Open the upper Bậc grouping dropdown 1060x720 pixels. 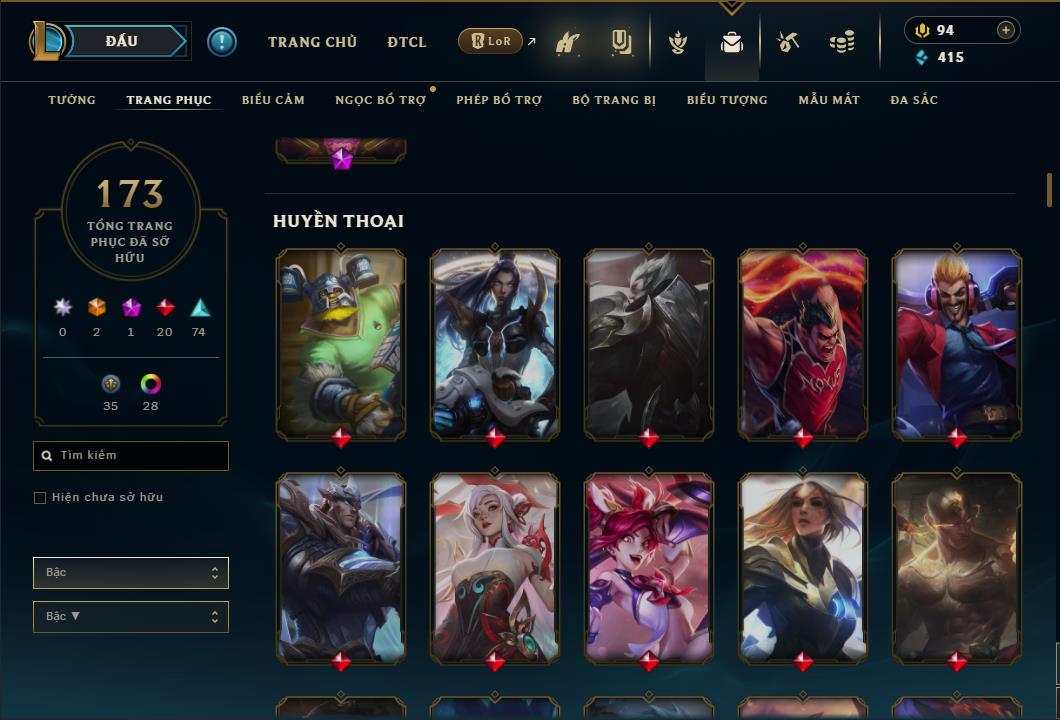(131, 573)
